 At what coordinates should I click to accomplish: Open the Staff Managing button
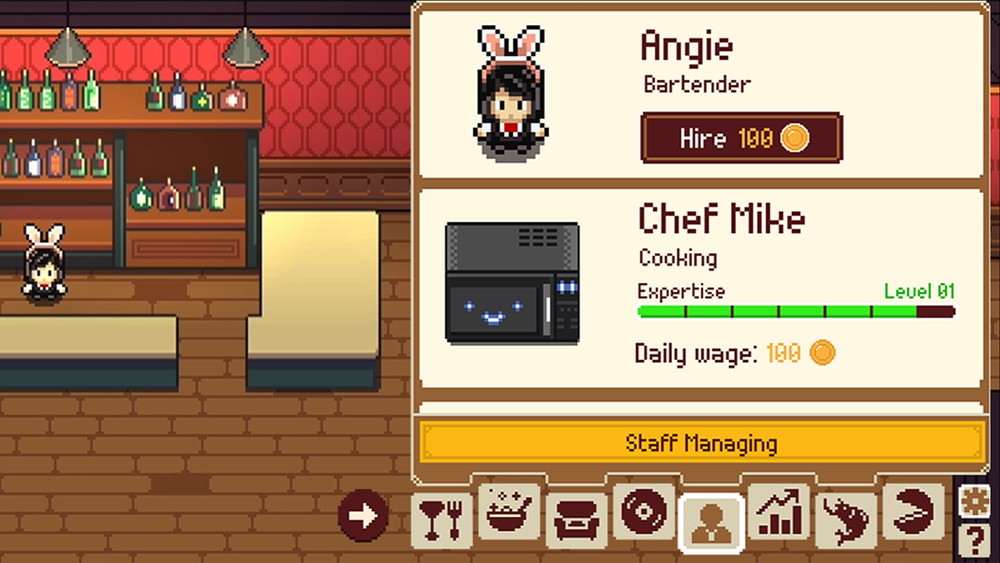coord(701,443)
